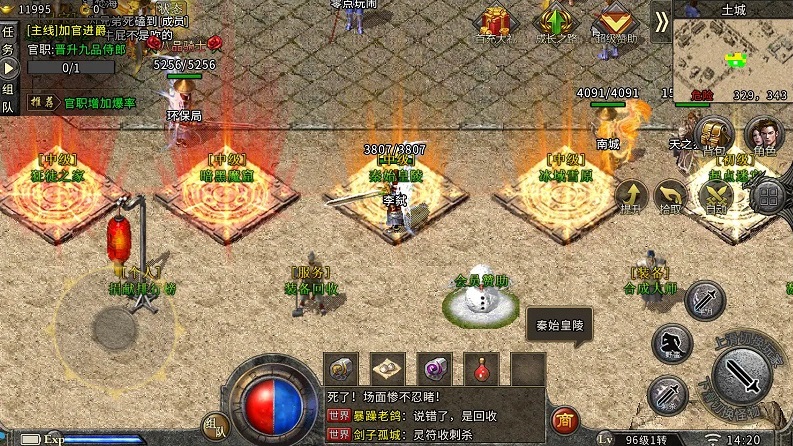This screenshot has width=793, height=446.
Task: Open the round red 商 shop button
Action: pyautogui.click(x=567, y=420)
